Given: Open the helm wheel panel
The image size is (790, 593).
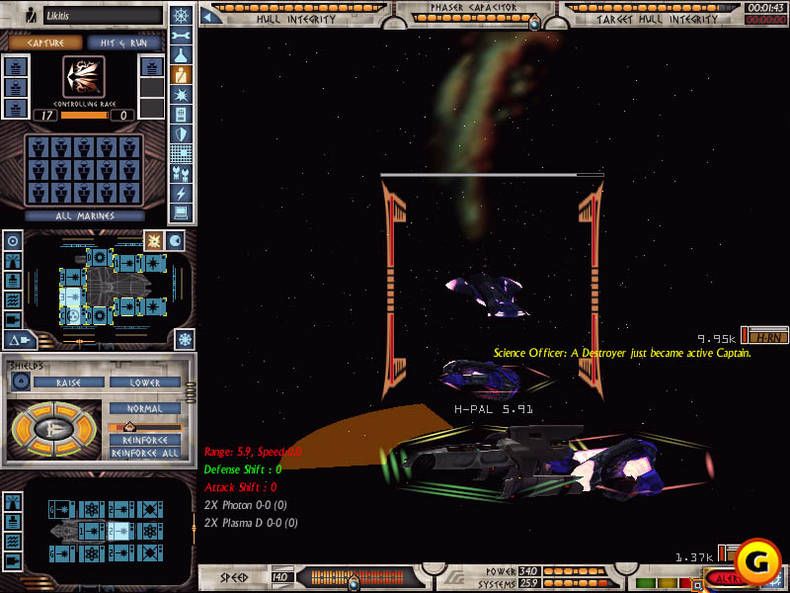Looking at the screenshot, I should pyautogui.click(x=181, y=17).
